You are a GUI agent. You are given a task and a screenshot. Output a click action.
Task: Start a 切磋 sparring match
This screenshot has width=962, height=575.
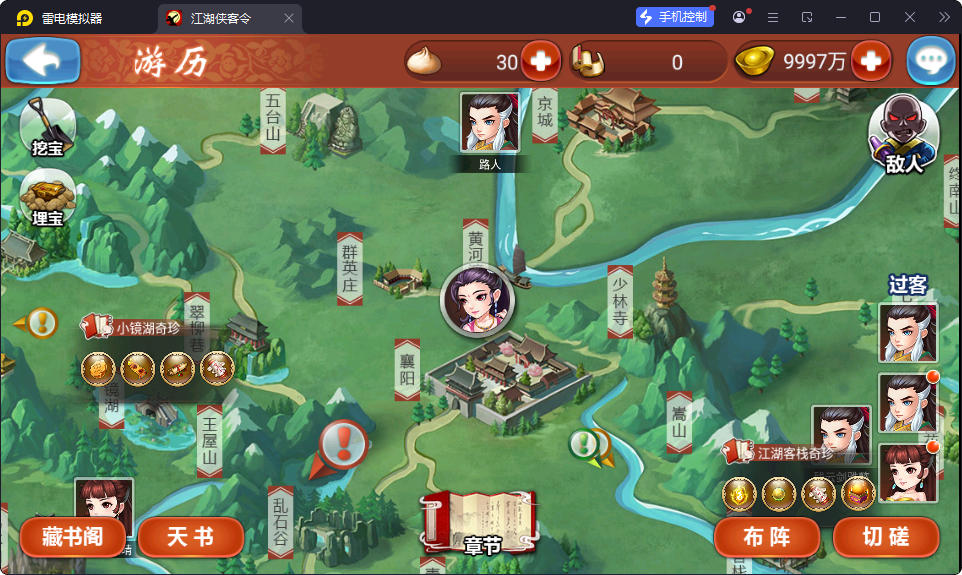(x=886, y=537)
